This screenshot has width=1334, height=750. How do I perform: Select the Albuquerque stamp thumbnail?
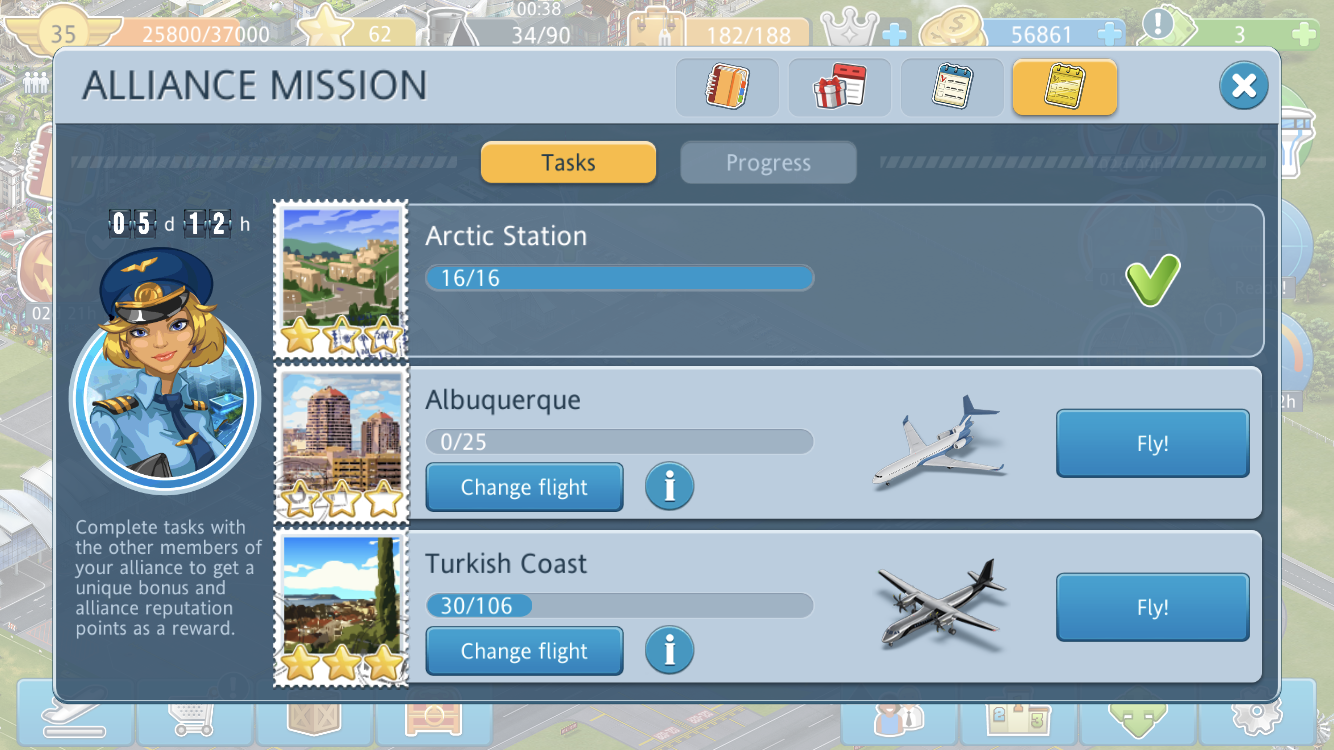point(341,443)
